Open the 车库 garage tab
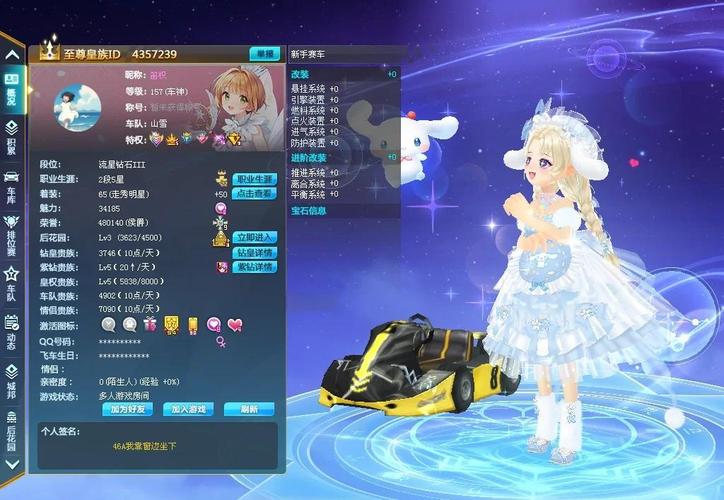This screenshot has height=500, width=724. click(11, 185)
